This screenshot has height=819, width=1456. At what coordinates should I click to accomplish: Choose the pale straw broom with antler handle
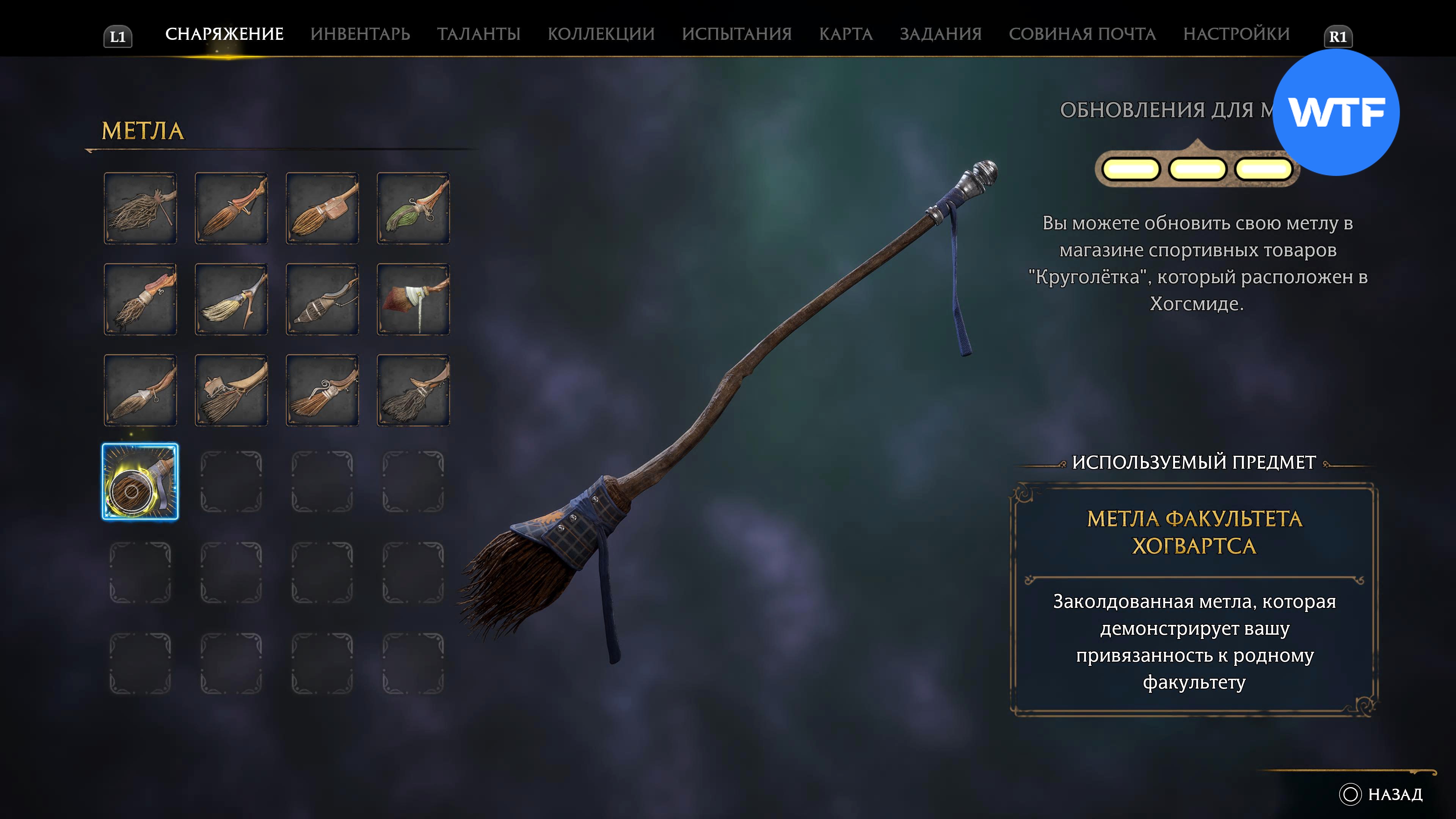[231, 300]
